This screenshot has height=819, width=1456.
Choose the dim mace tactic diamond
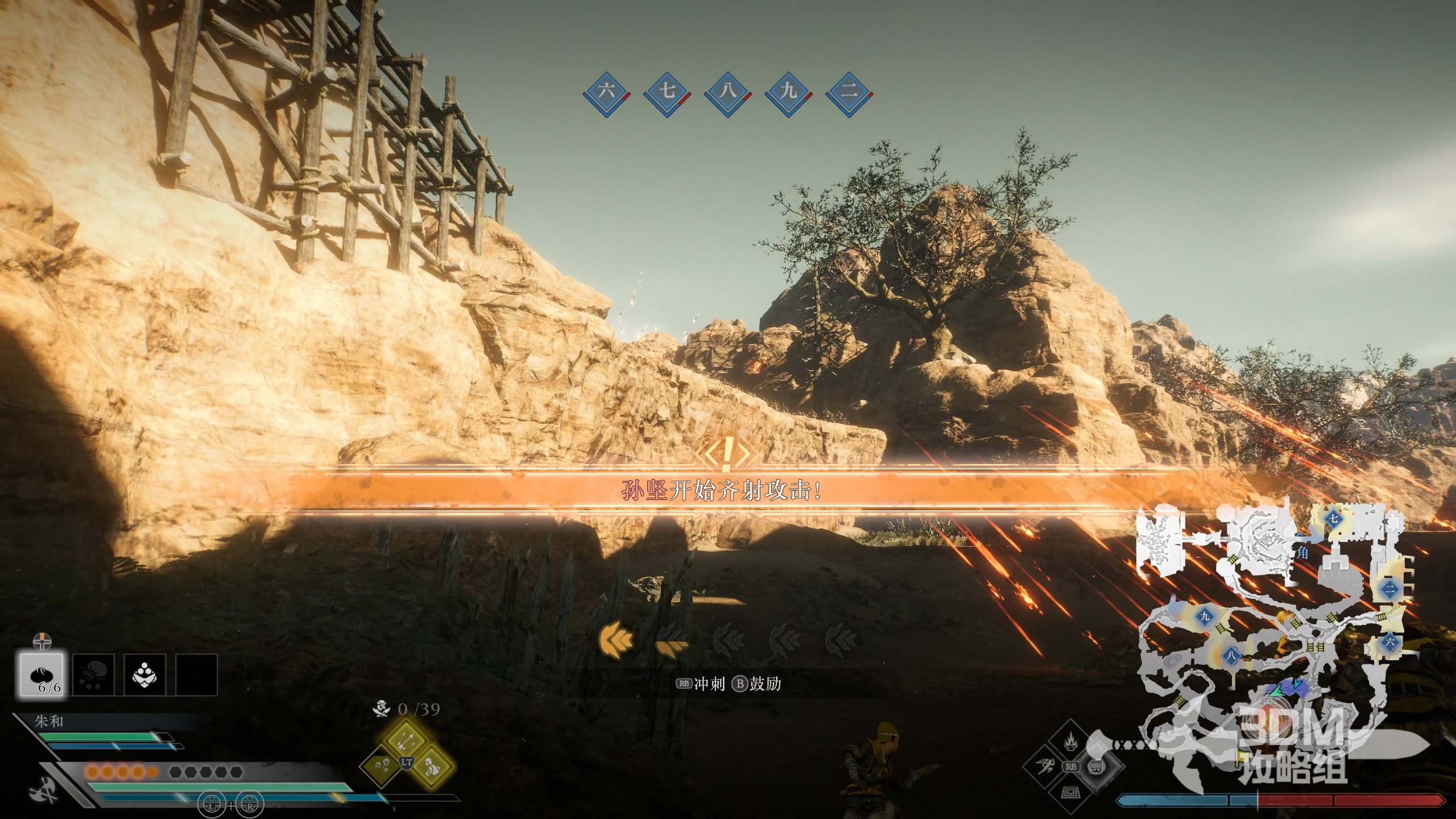(x=382, y=767)
